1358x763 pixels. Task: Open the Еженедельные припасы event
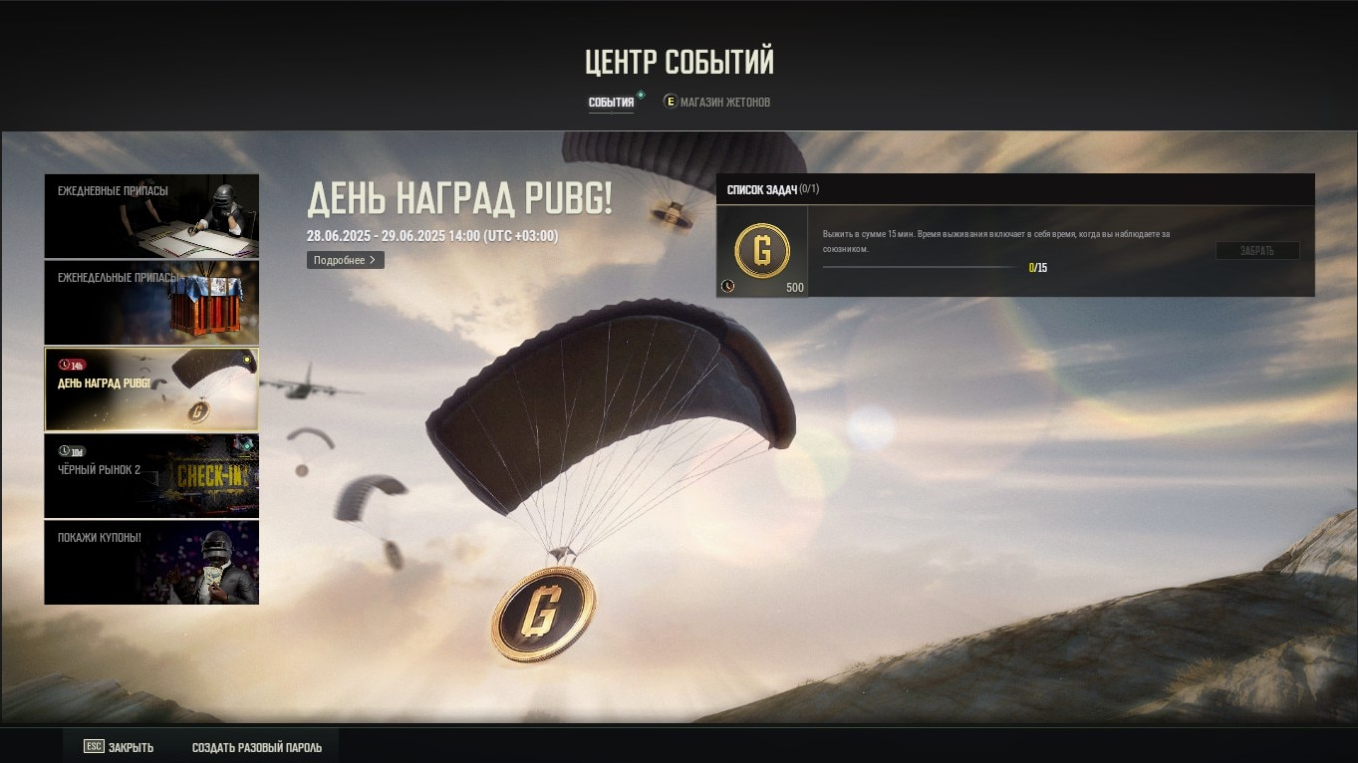pyautogui.click(x=151, y=302)
